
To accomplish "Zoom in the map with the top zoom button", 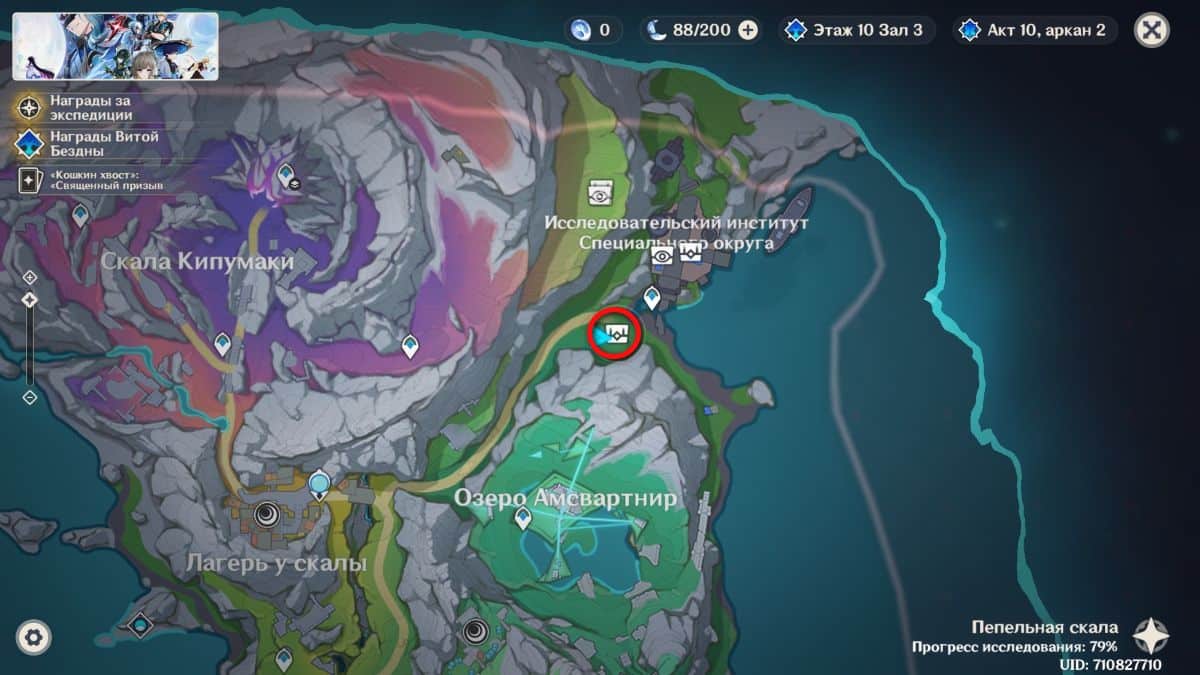I will (x=29, y=277).
